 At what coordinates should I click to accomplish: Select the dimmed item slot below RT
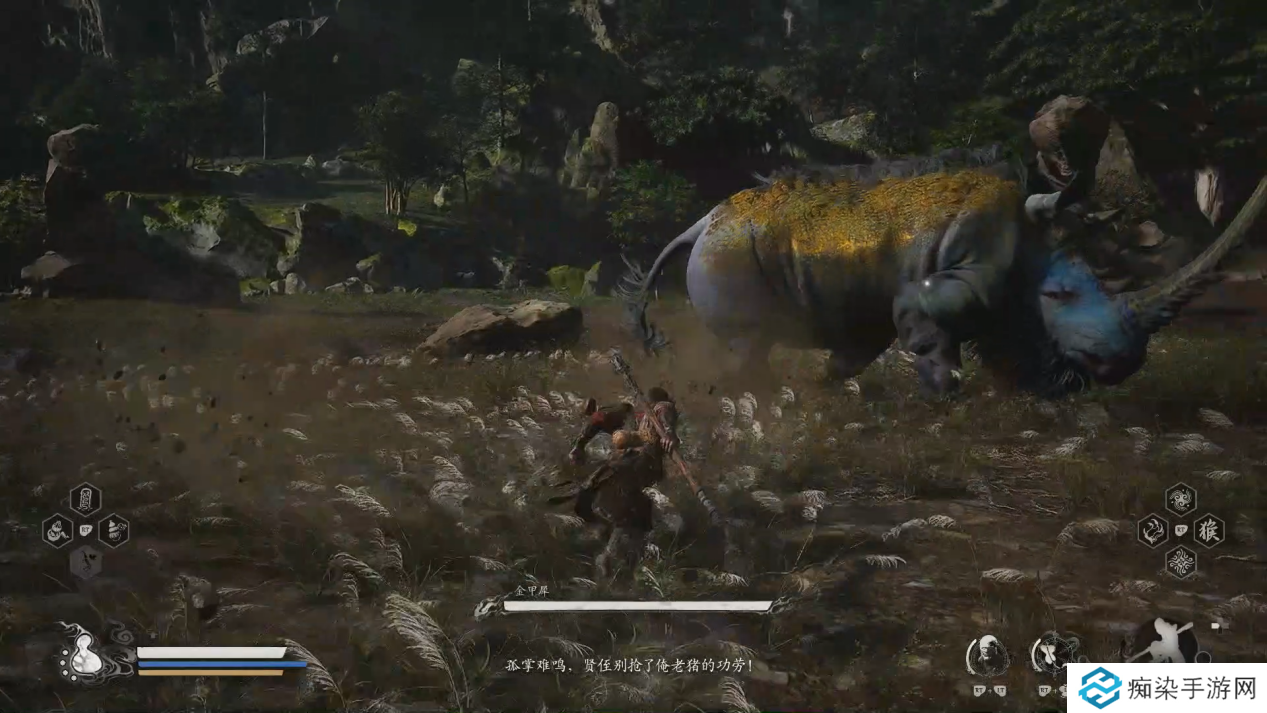click(85, 562)
